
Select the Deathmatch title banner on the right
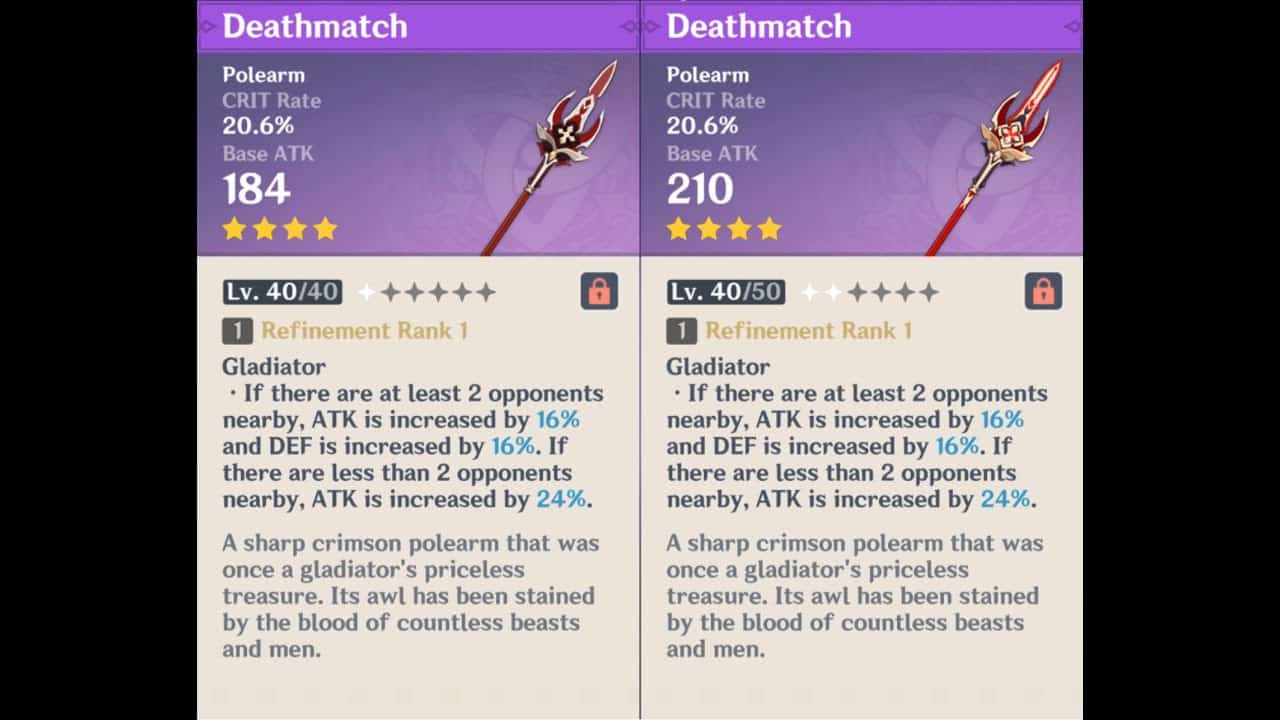click(x=757, y=26)
